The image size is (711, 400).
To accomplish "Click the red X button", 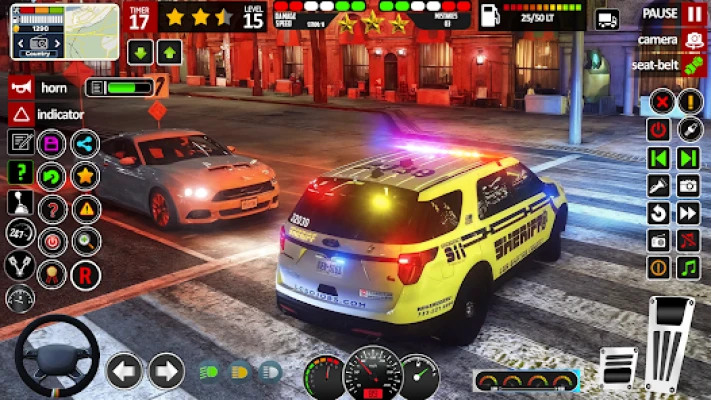I will [659, 101].
